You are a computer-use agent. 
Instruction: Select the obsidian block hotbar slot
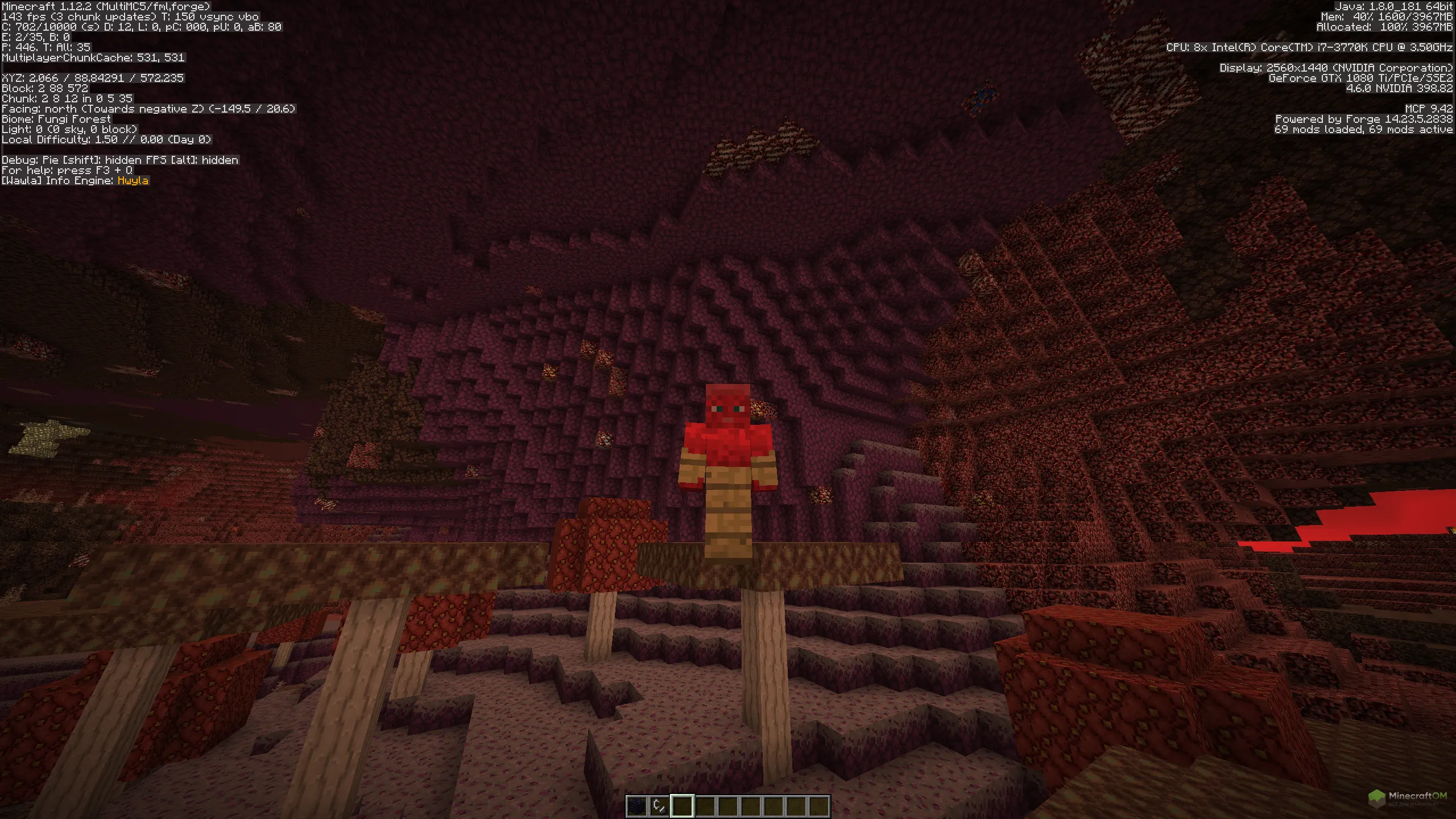pyautogui.click(x=636, y=806)
